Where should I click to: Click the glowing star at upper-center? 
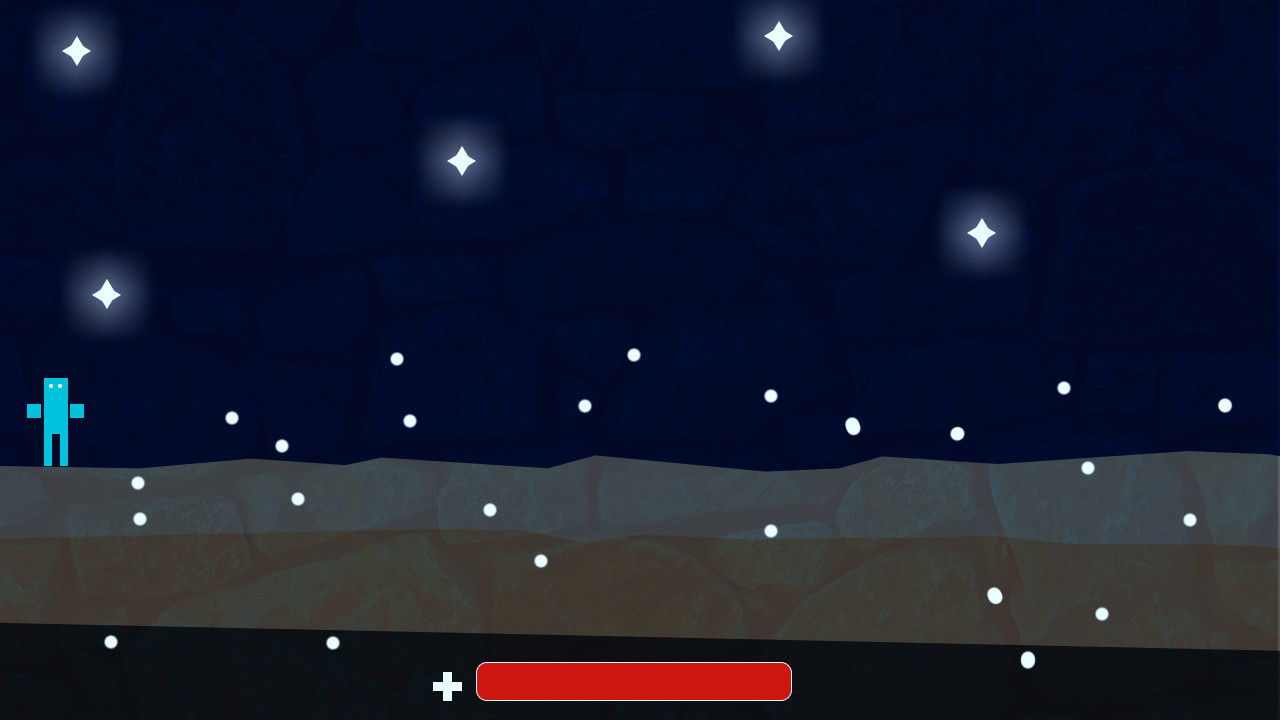461,160
